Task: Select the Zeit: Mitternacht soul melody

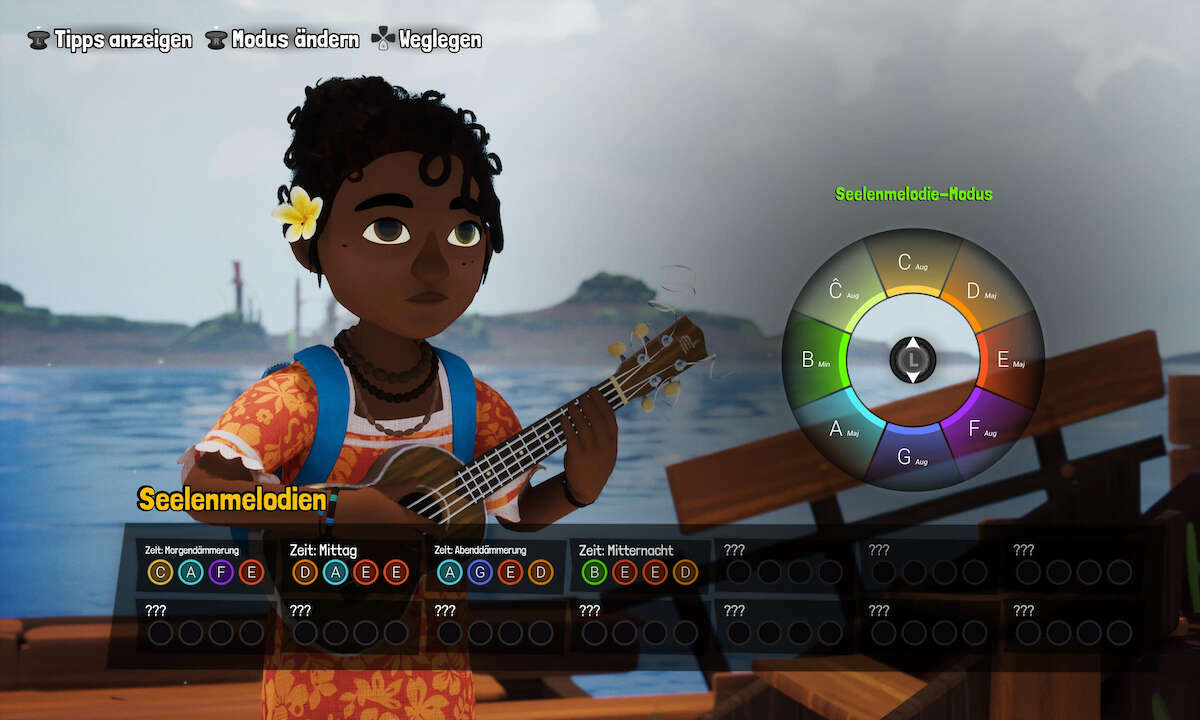Action: 639,564
